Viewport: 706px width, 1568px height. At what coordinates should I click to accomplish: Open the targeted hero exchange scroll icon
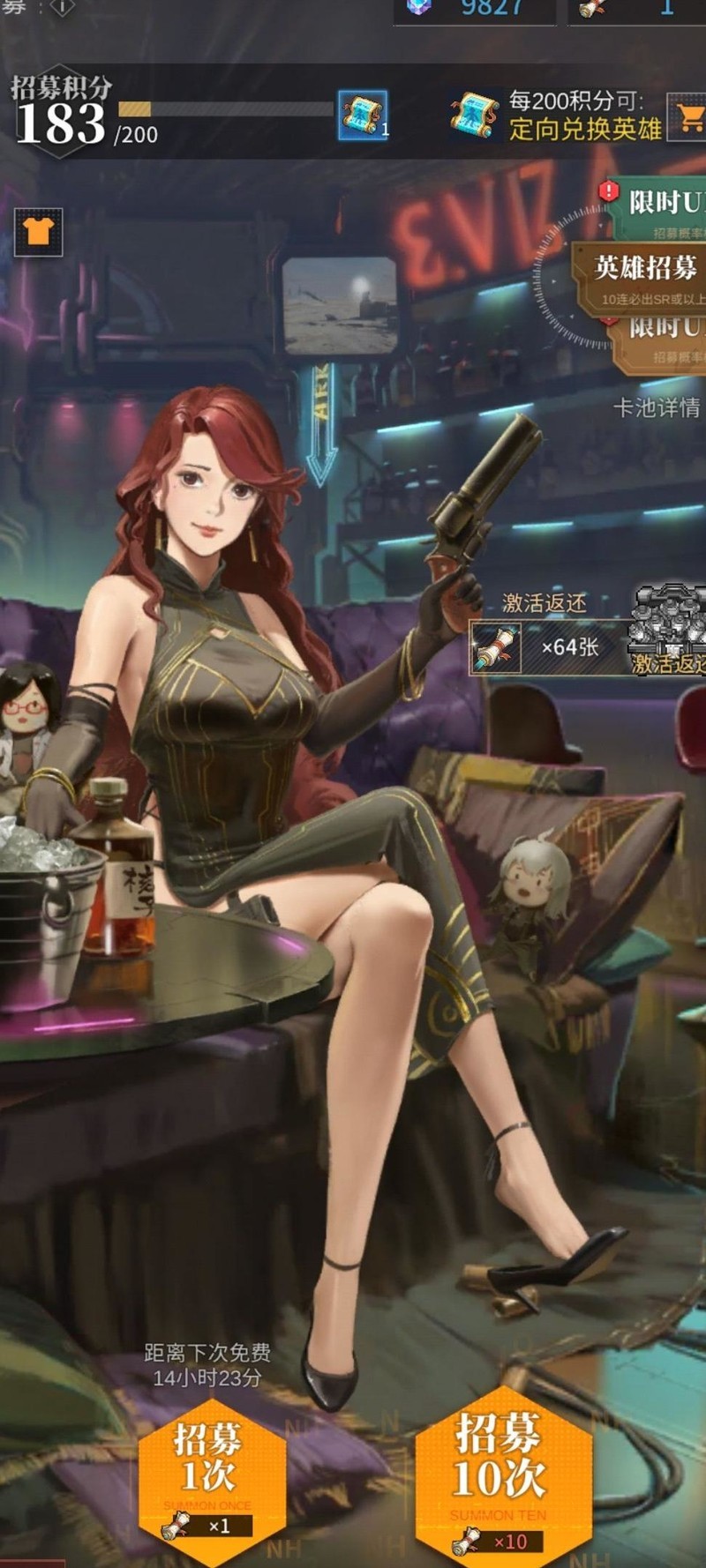coord(475,116)
